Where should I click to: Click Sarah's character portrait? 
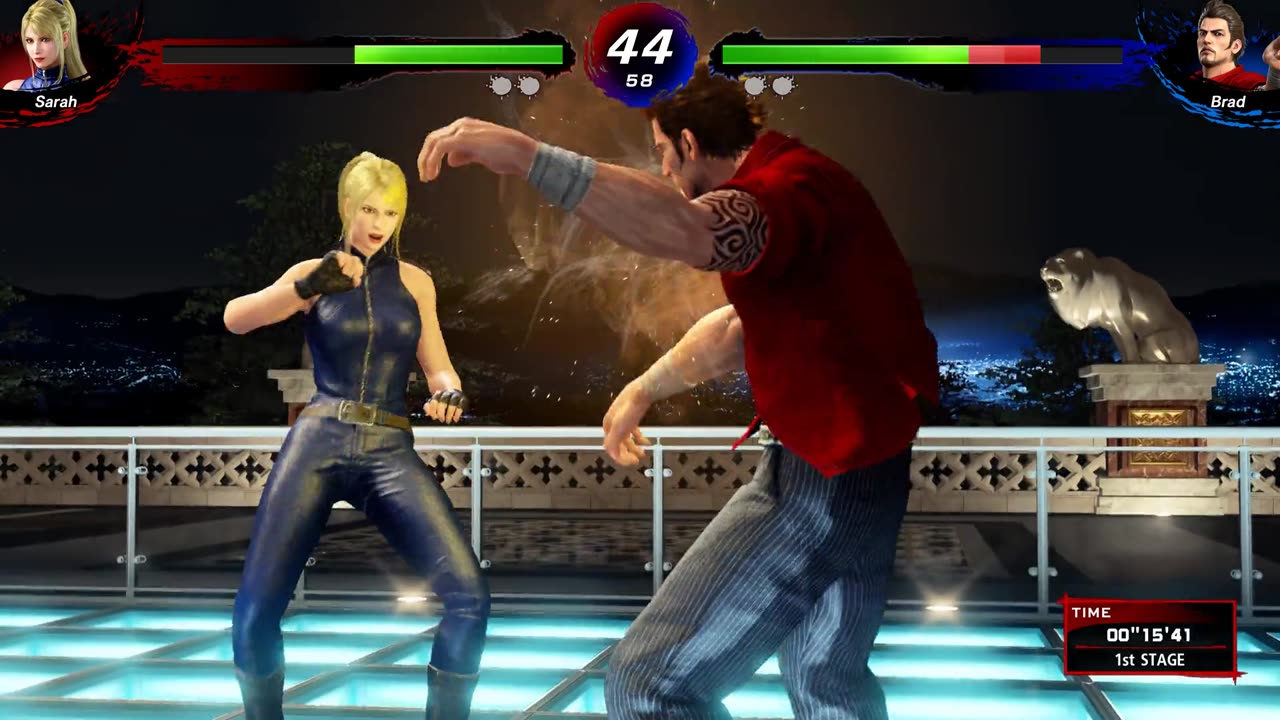tap(55, 46)
